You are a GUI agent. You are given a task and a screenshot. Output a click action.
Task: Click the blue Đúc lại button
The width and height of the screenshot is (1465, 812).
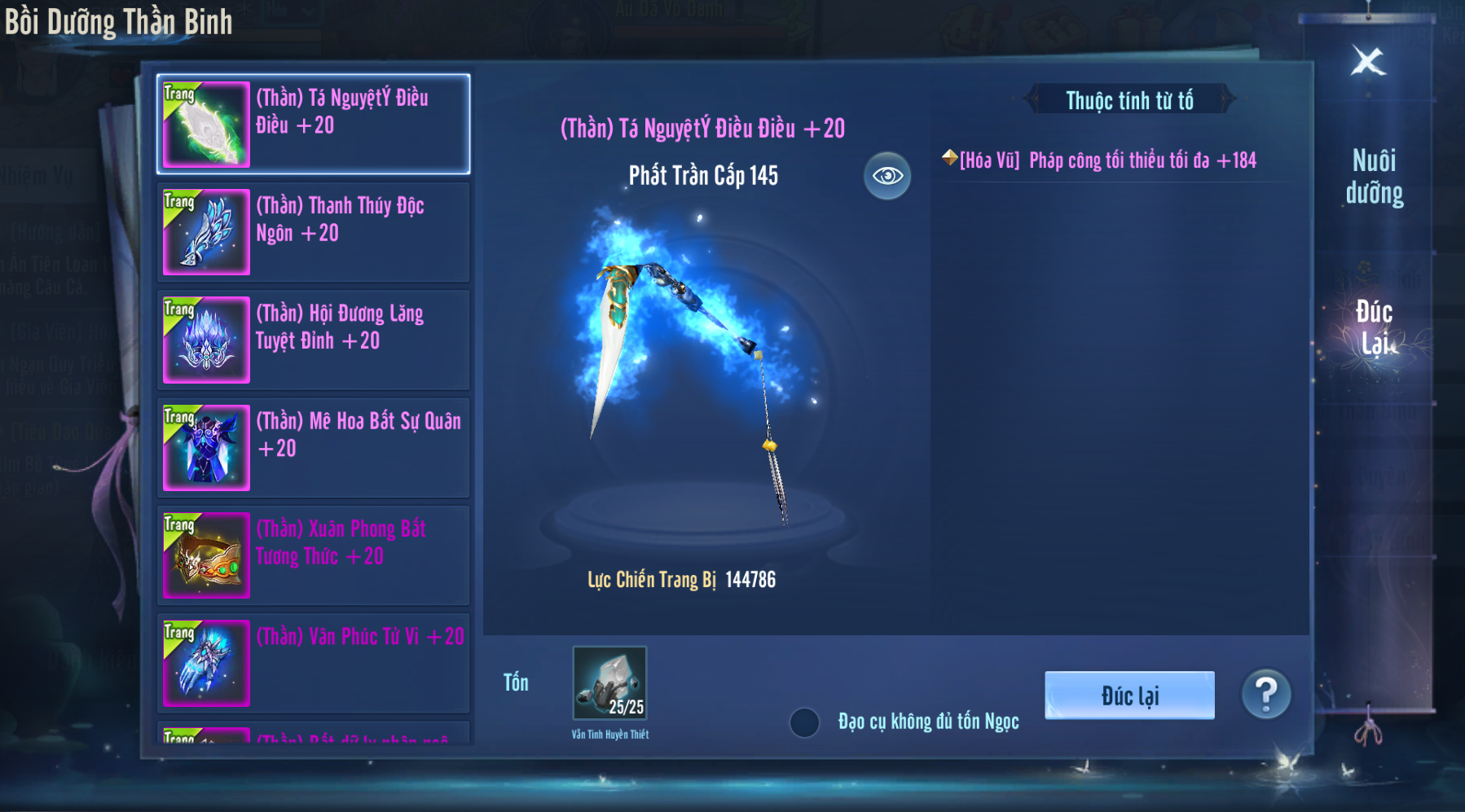point(1129,696)
